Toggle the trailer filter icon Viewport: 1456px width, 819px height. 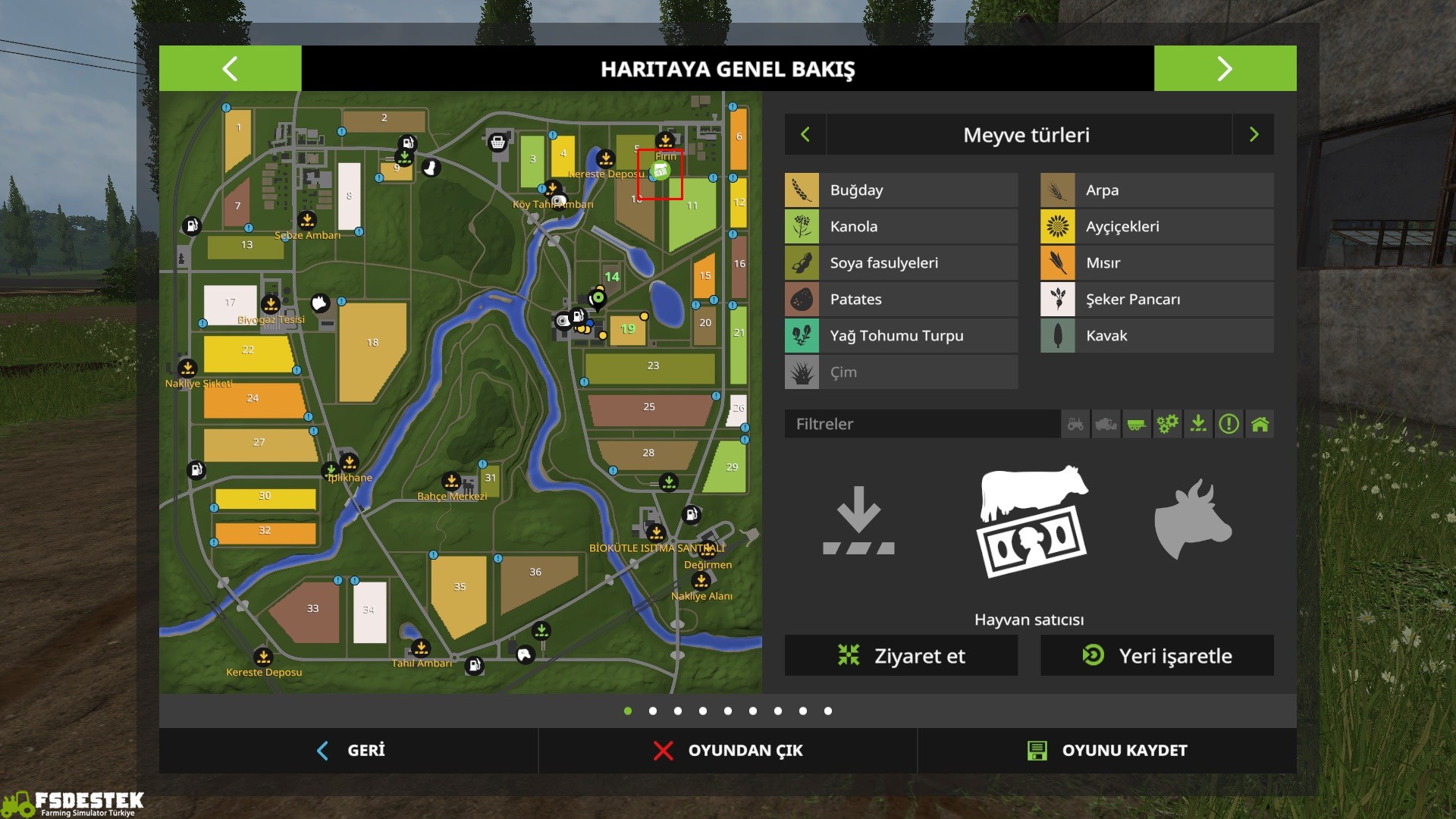point(1137,424)
